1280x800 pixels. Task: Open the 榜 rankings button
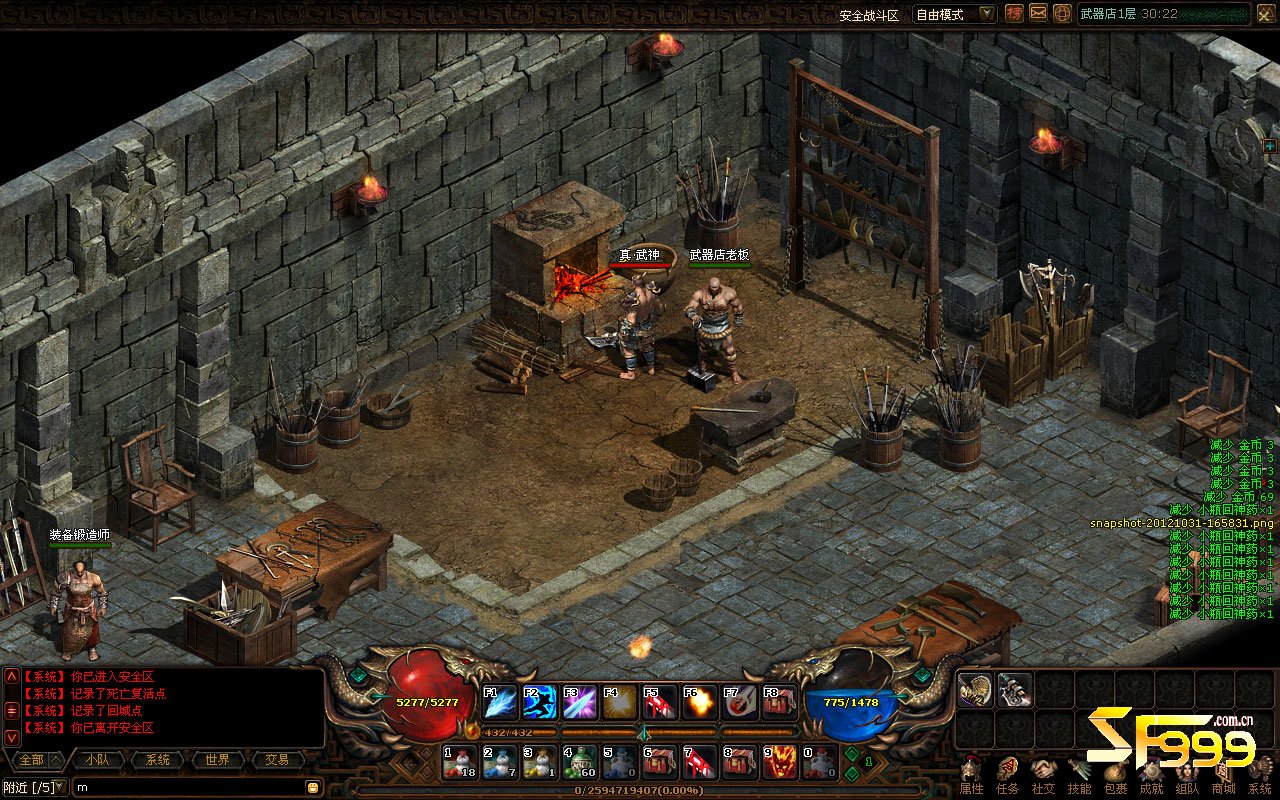point(1014,13)
